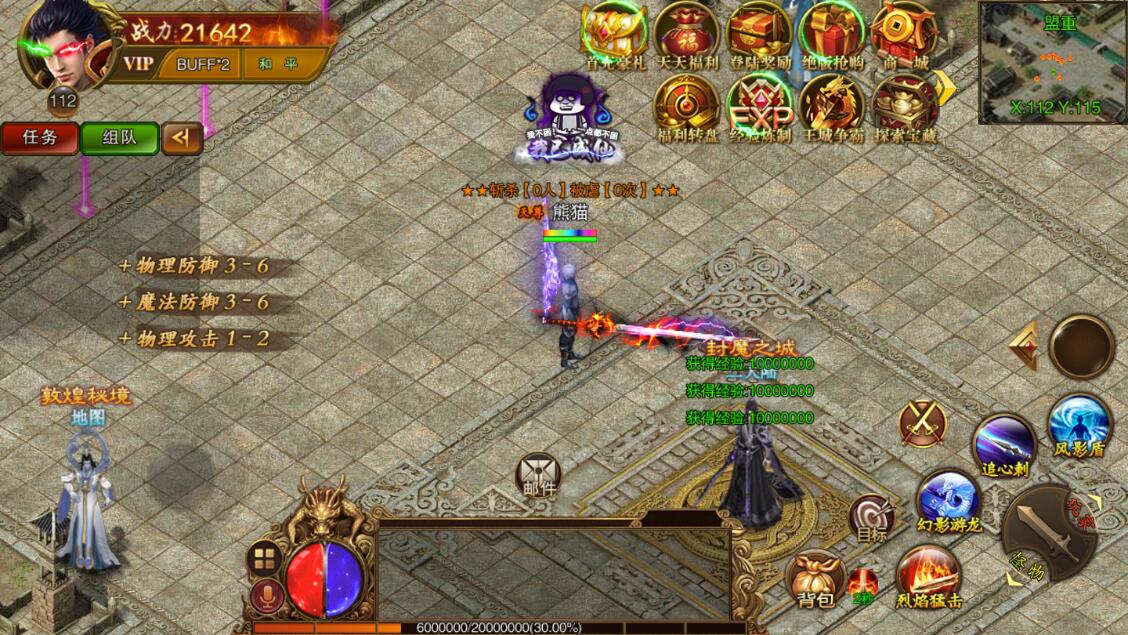Open the minimap in the corner
Viewport: 1128px width, 635px height.
(x=1052, y=61)
